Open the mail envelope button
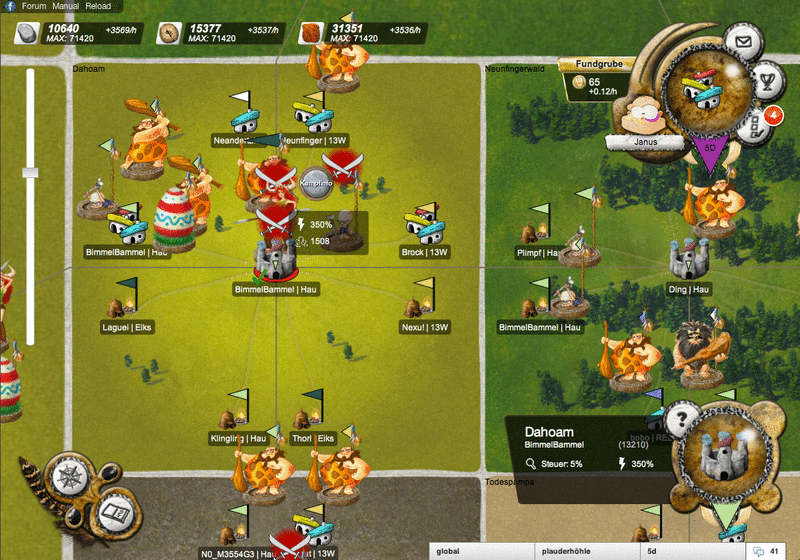 click(x=741, y=42)
